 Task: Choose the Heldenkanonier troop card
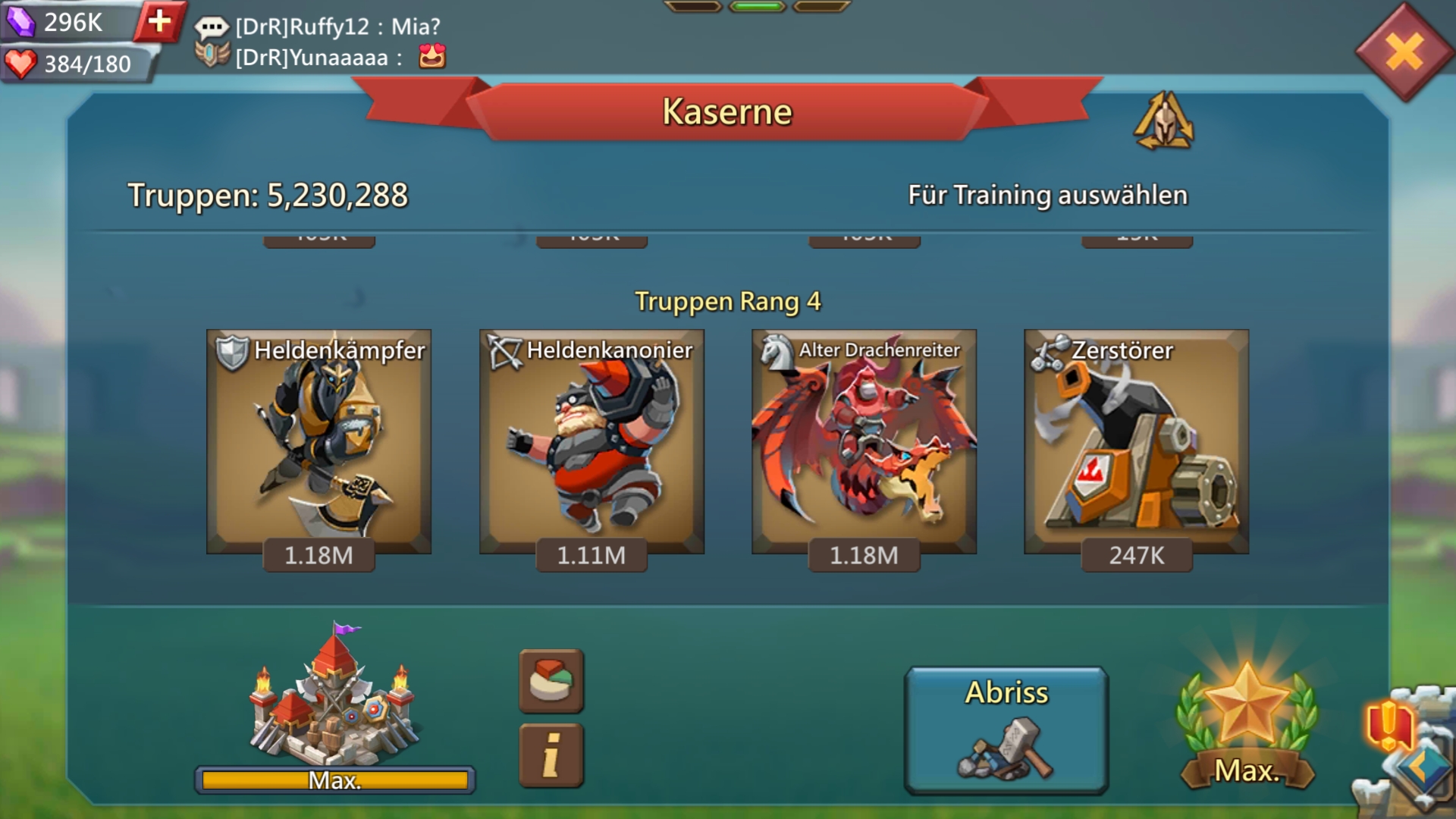pos(591,442)
